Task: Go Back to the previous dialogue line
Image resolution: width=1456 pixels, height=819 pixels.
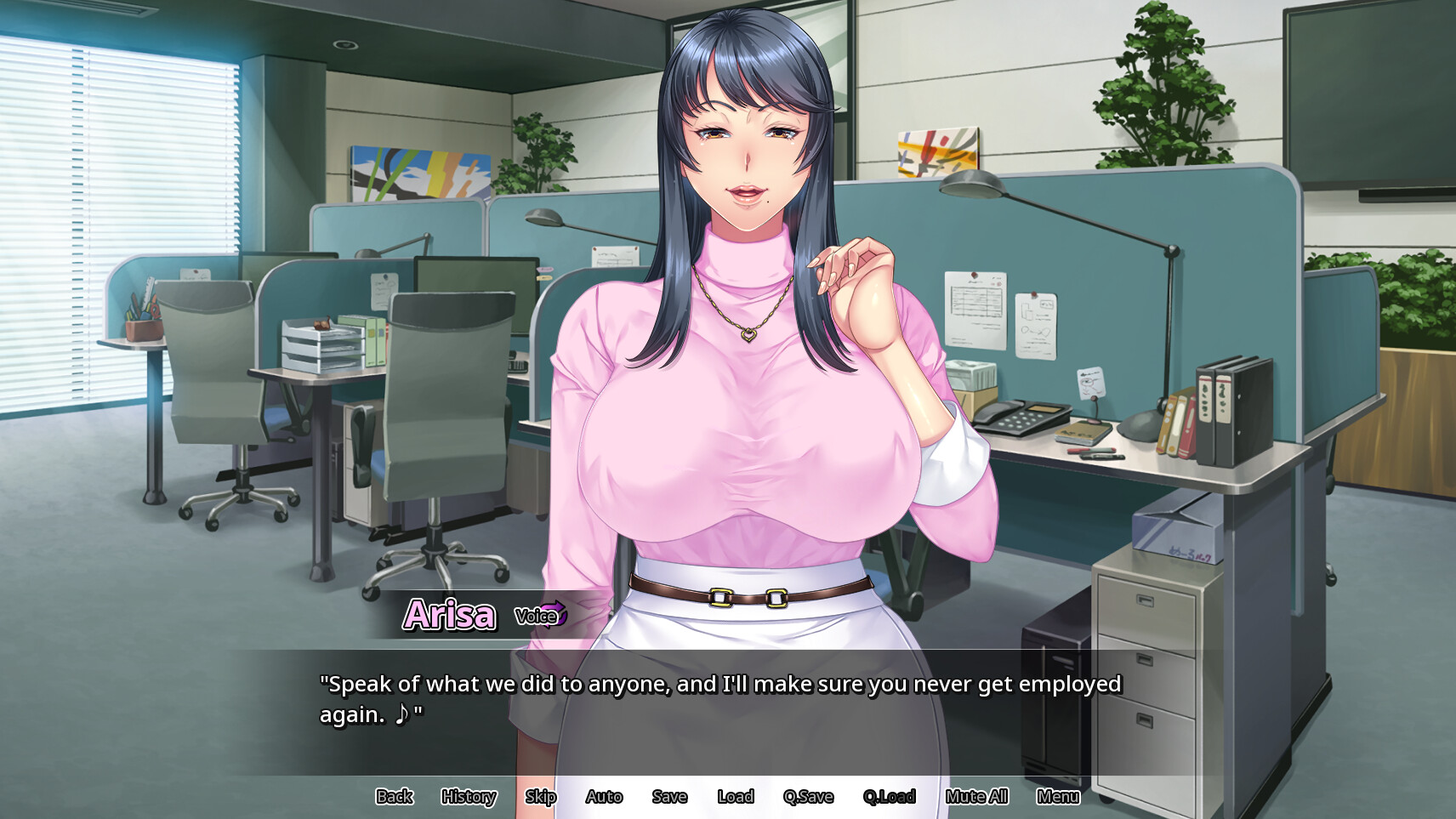Action: (394, 797)
